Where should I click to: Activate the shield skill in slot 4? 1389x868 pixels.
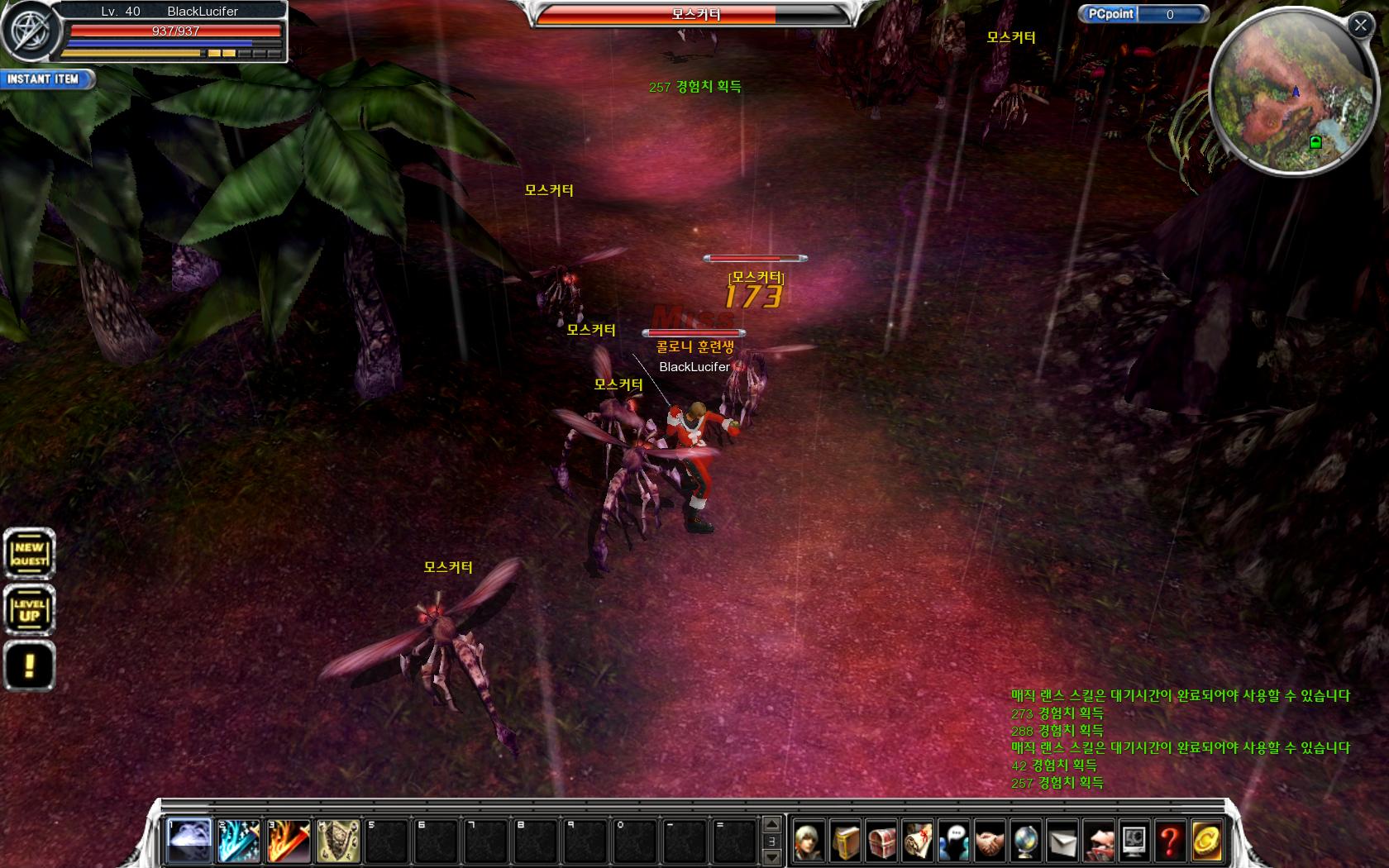click(338, 840)
